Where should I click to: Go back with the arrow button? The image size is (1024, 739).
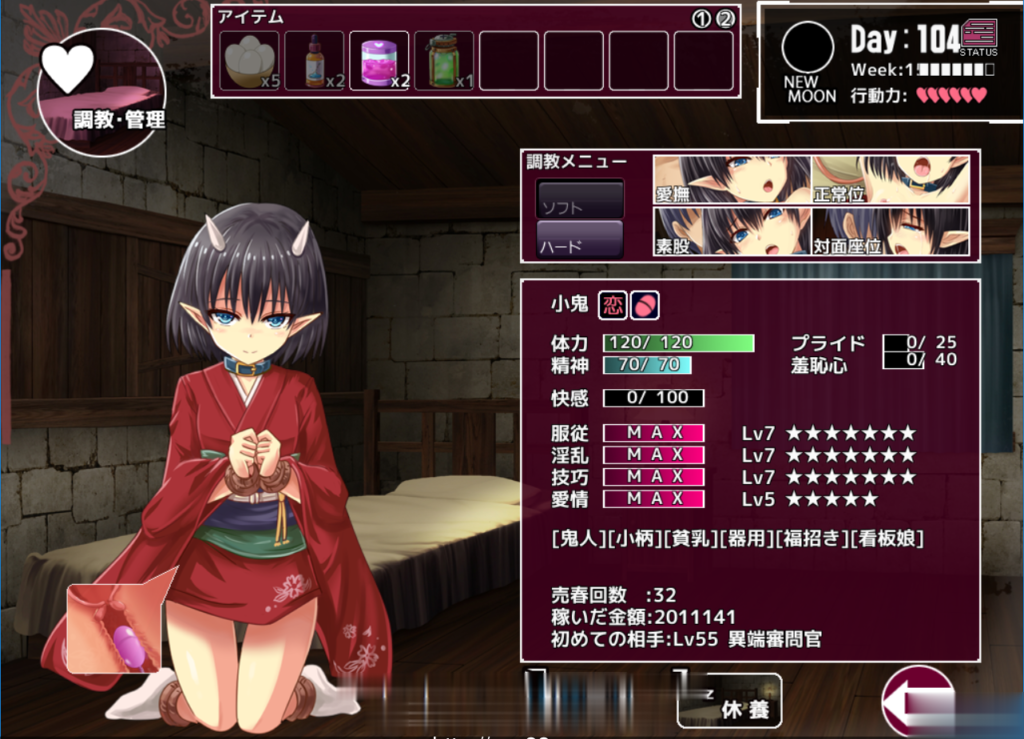[918, 702]
